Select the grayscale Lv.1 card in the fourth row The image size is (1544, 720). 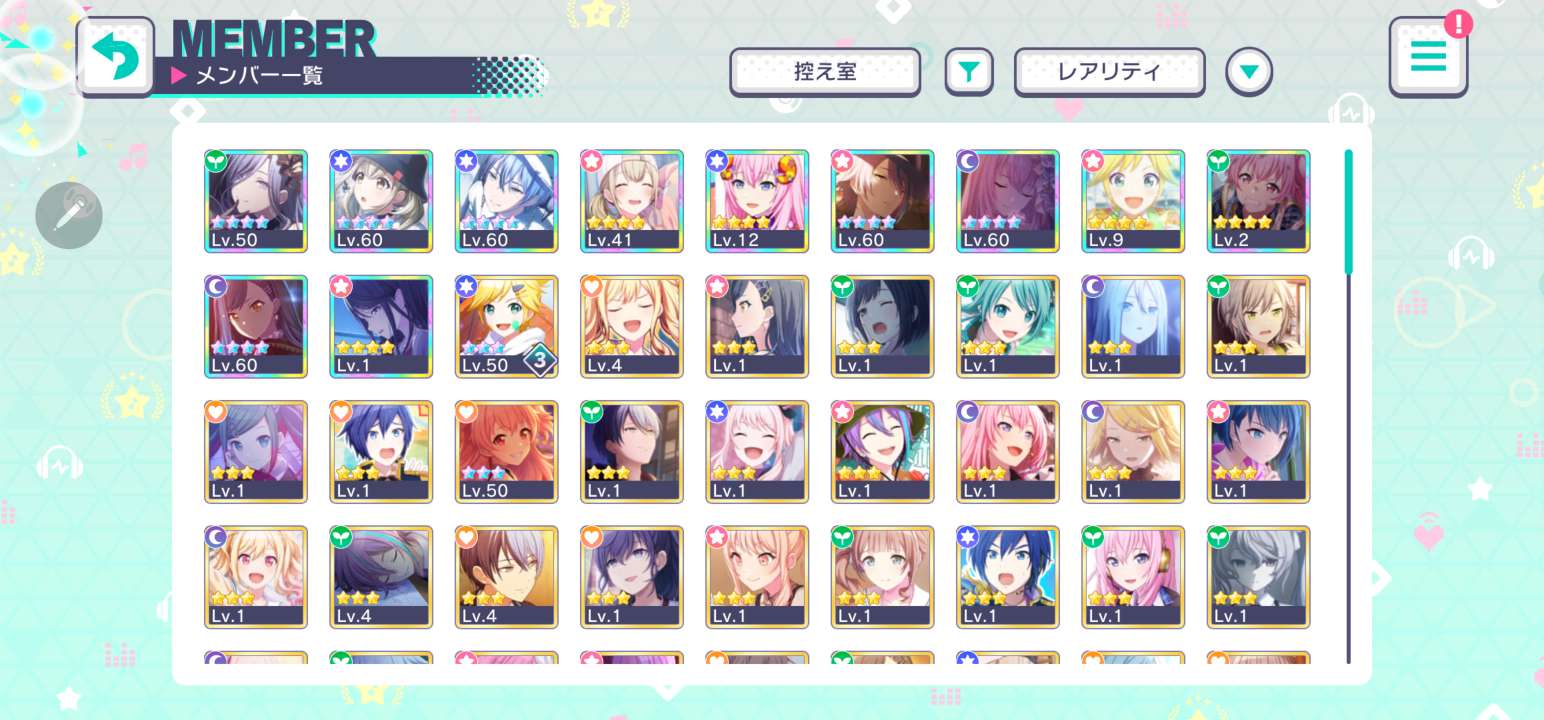click(1258, 576)
